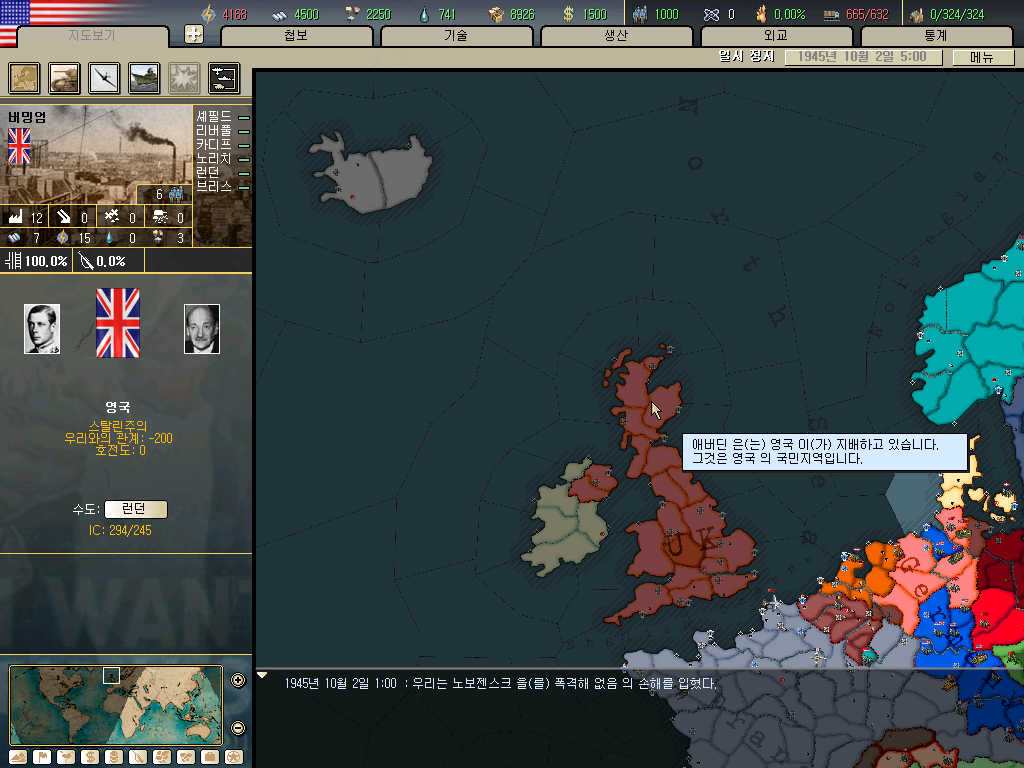
Task: Click the Europe map icon button
Action: click(x=24, y=78)
